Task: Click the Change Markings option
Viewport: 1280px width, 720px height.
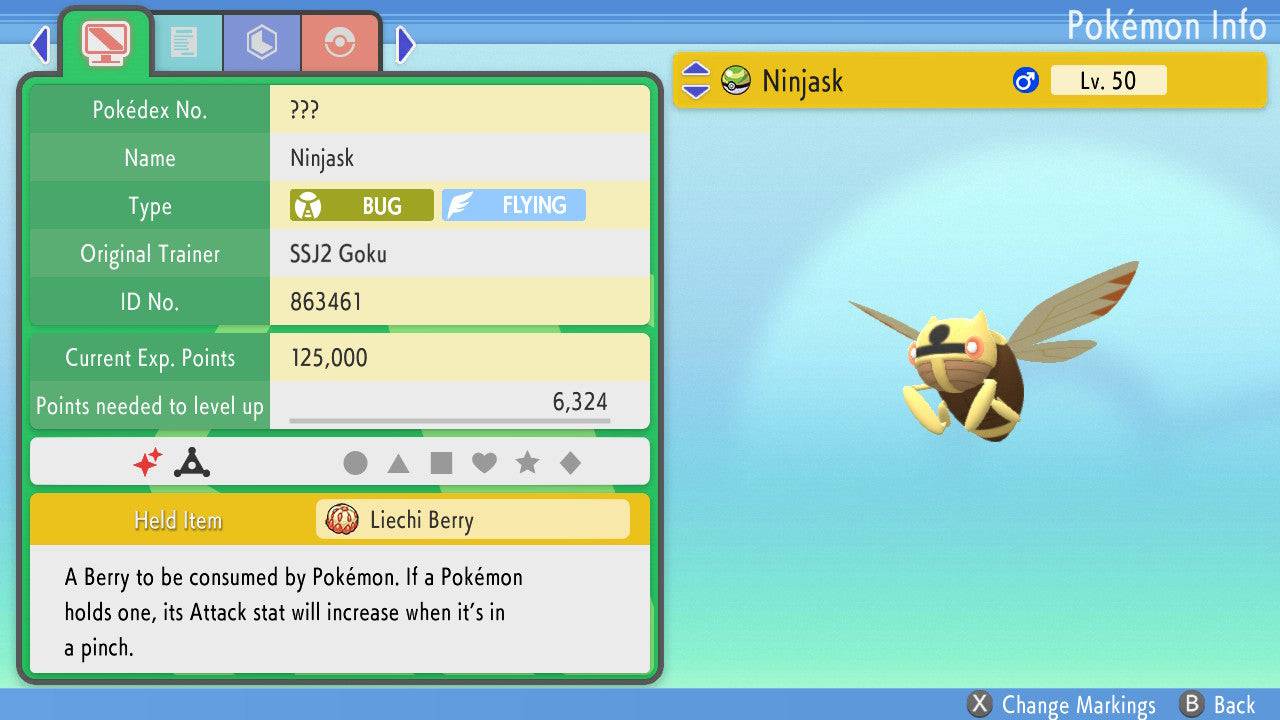Action: pyautogui.click(x=1062, y=705)
